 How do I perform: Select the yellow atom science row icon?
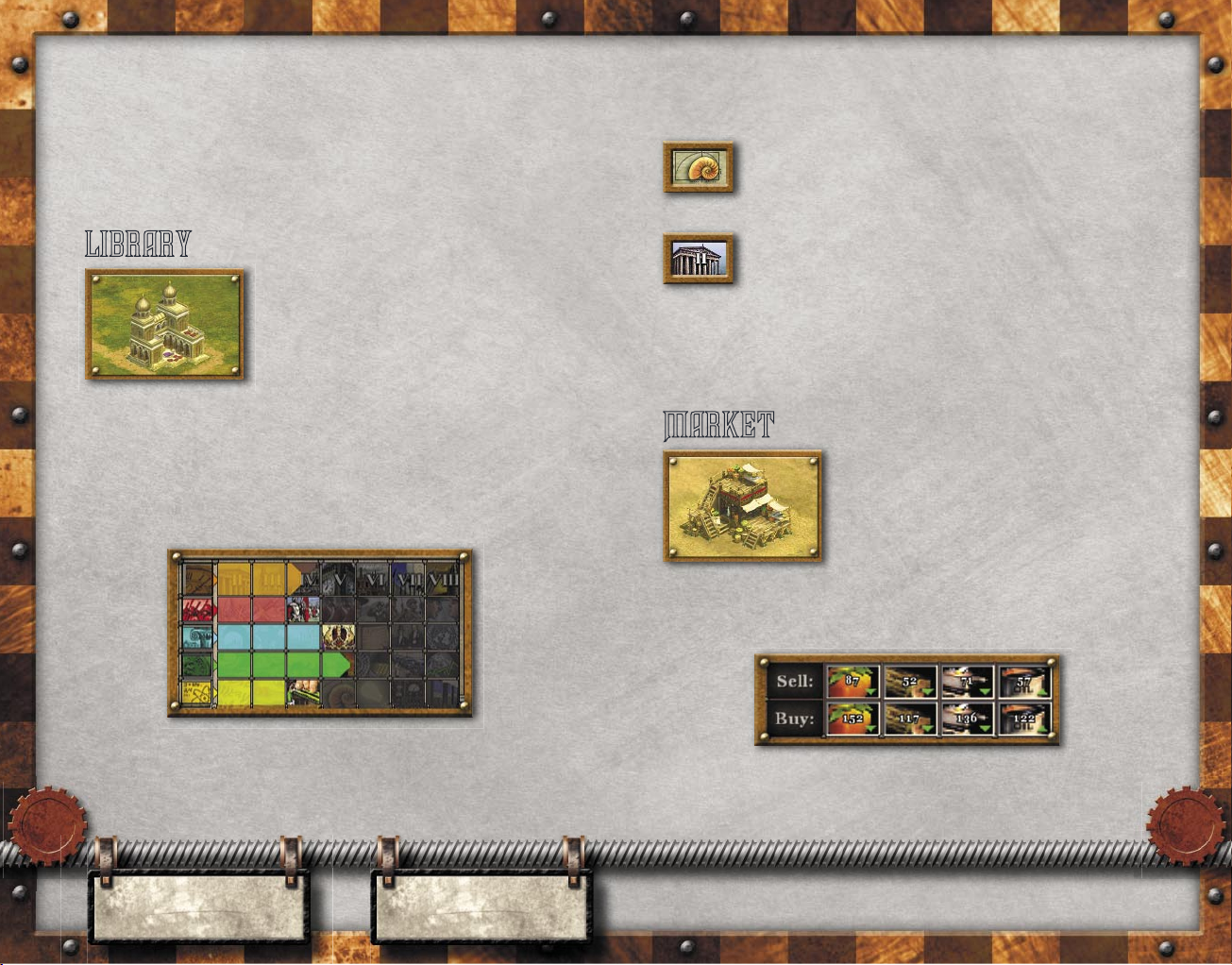click(198, 694)
